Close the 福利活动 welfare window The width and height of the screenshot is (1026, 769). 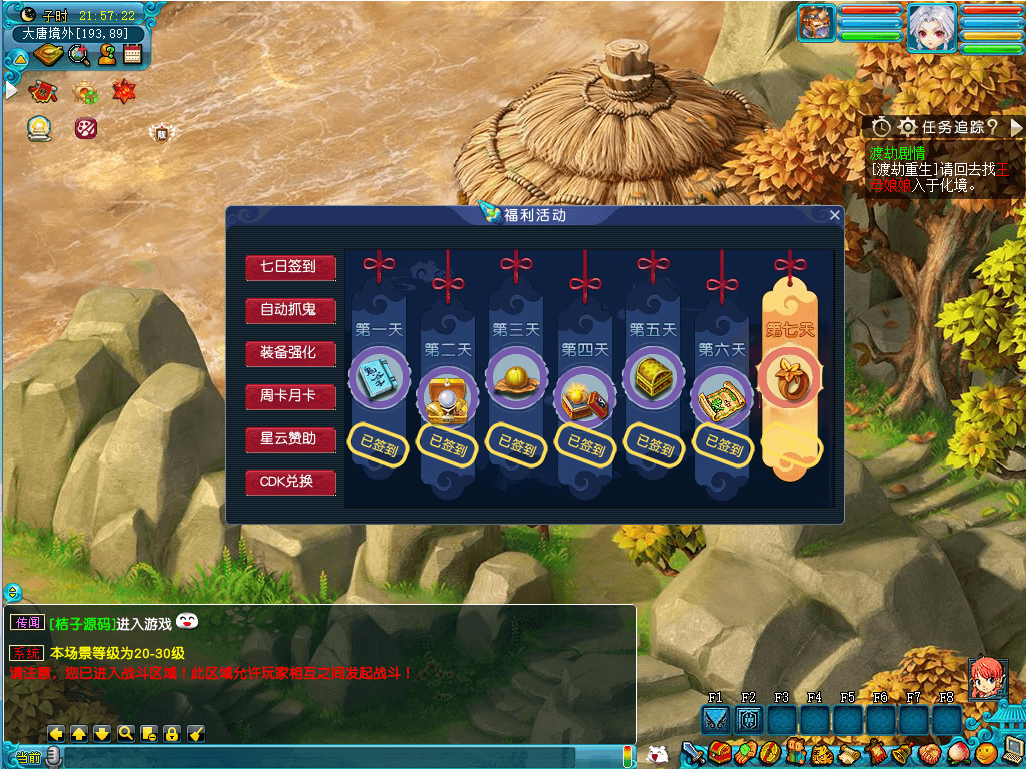click(835, 215)
